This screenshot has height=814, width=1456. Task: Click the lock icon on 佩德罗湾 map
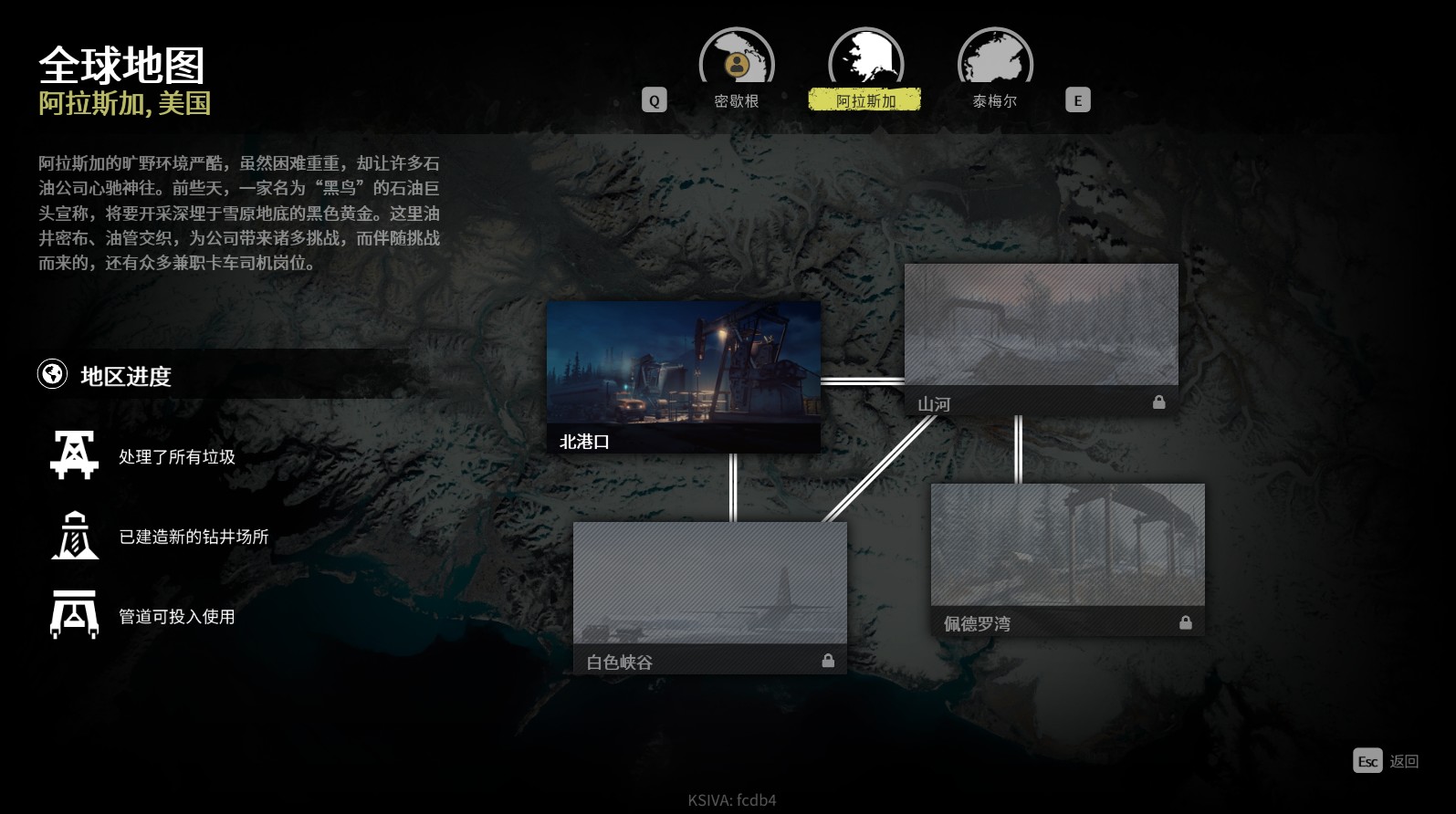click(1185, 621)
